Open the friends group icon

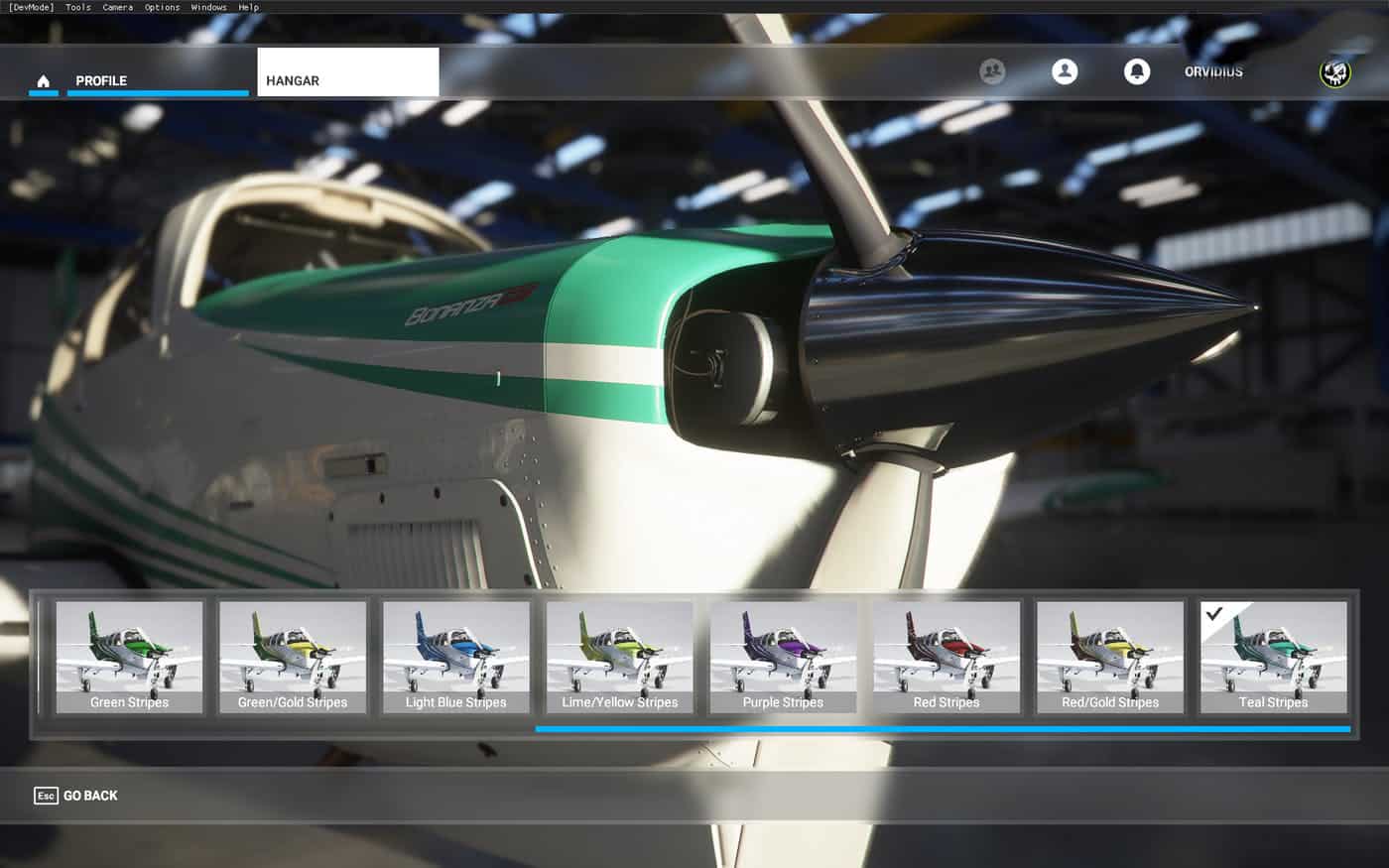pos(992,71)
